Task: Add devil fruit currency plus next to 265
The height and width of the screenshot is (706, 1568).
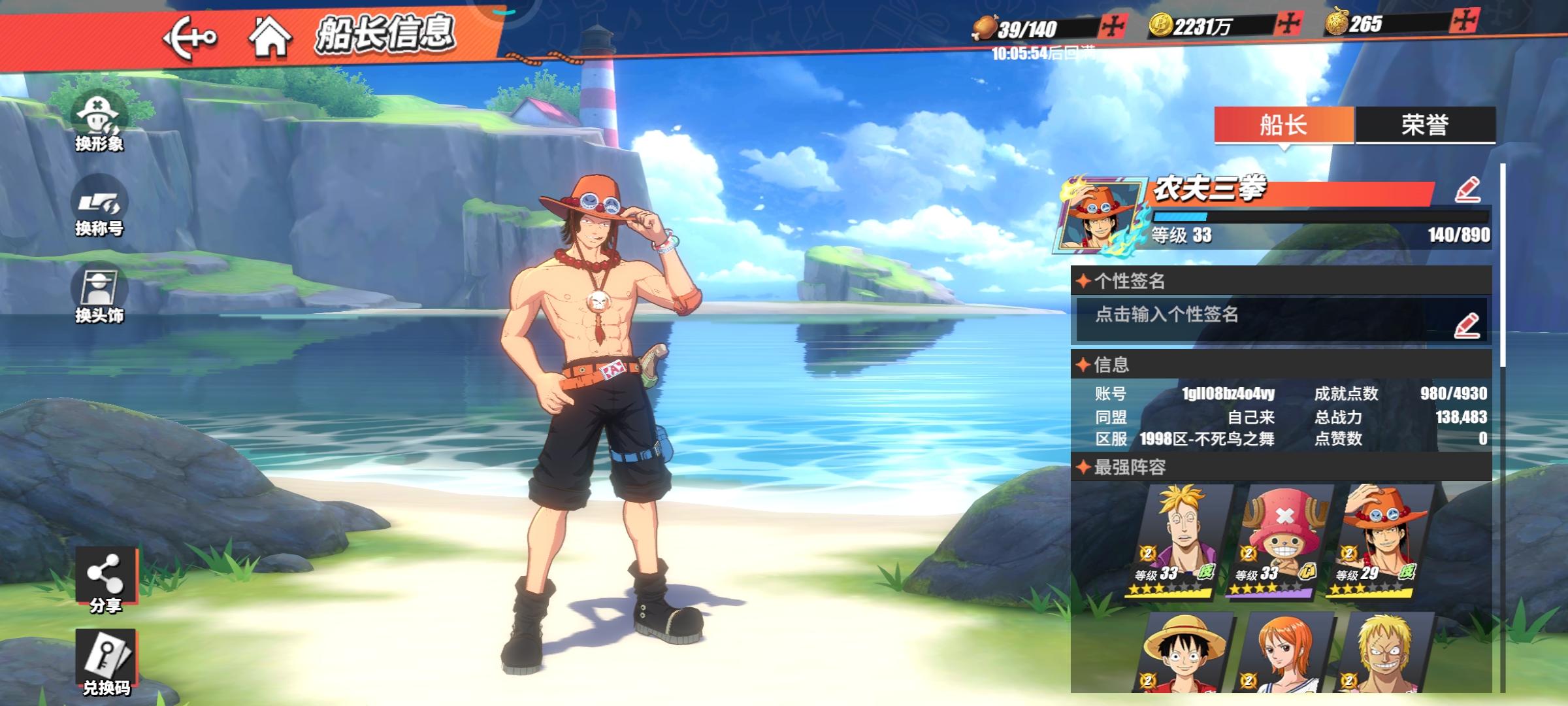Action: 1464,22
